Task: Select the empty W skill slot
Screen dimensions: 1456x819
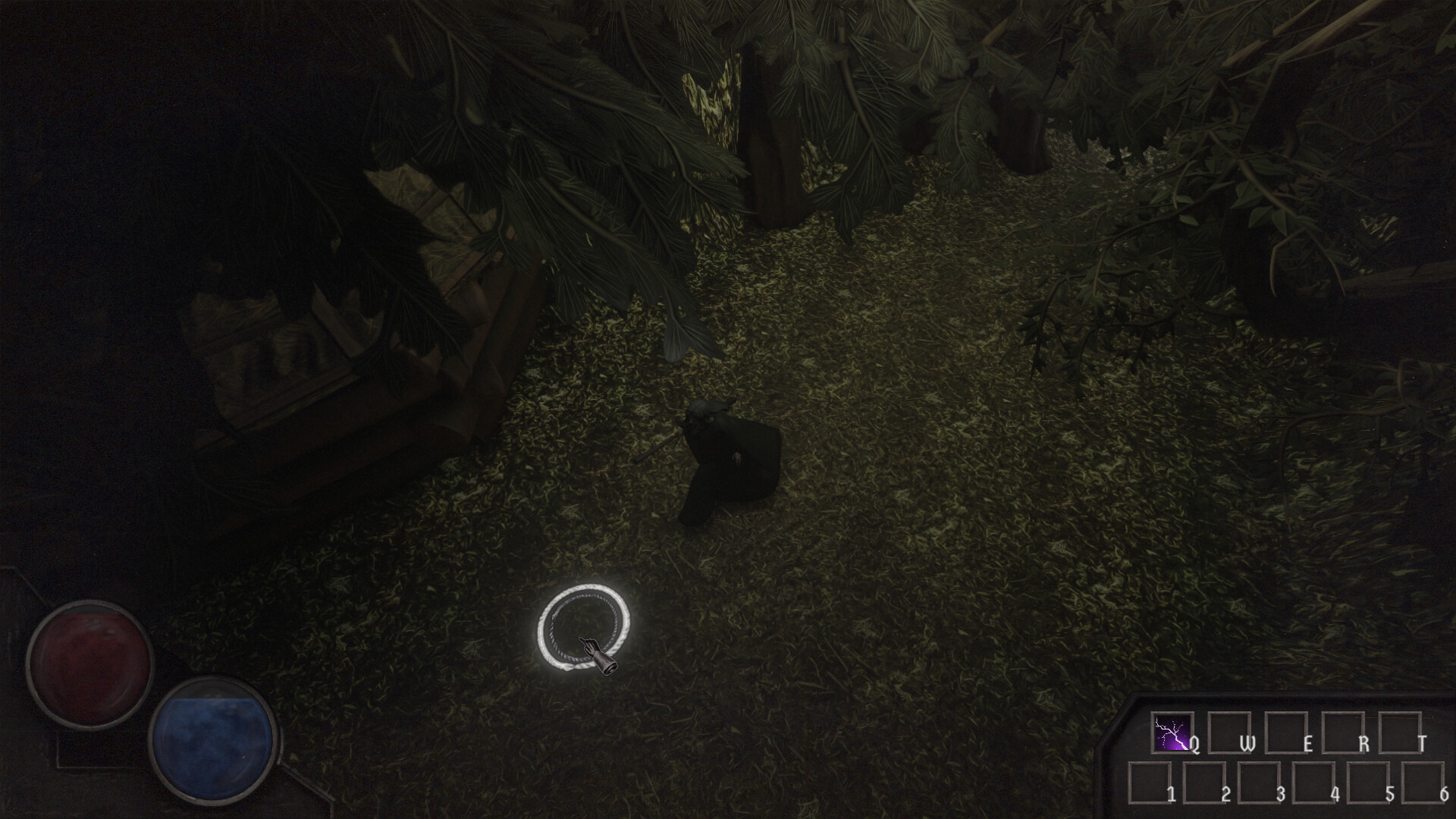Action: point(1229,733)
